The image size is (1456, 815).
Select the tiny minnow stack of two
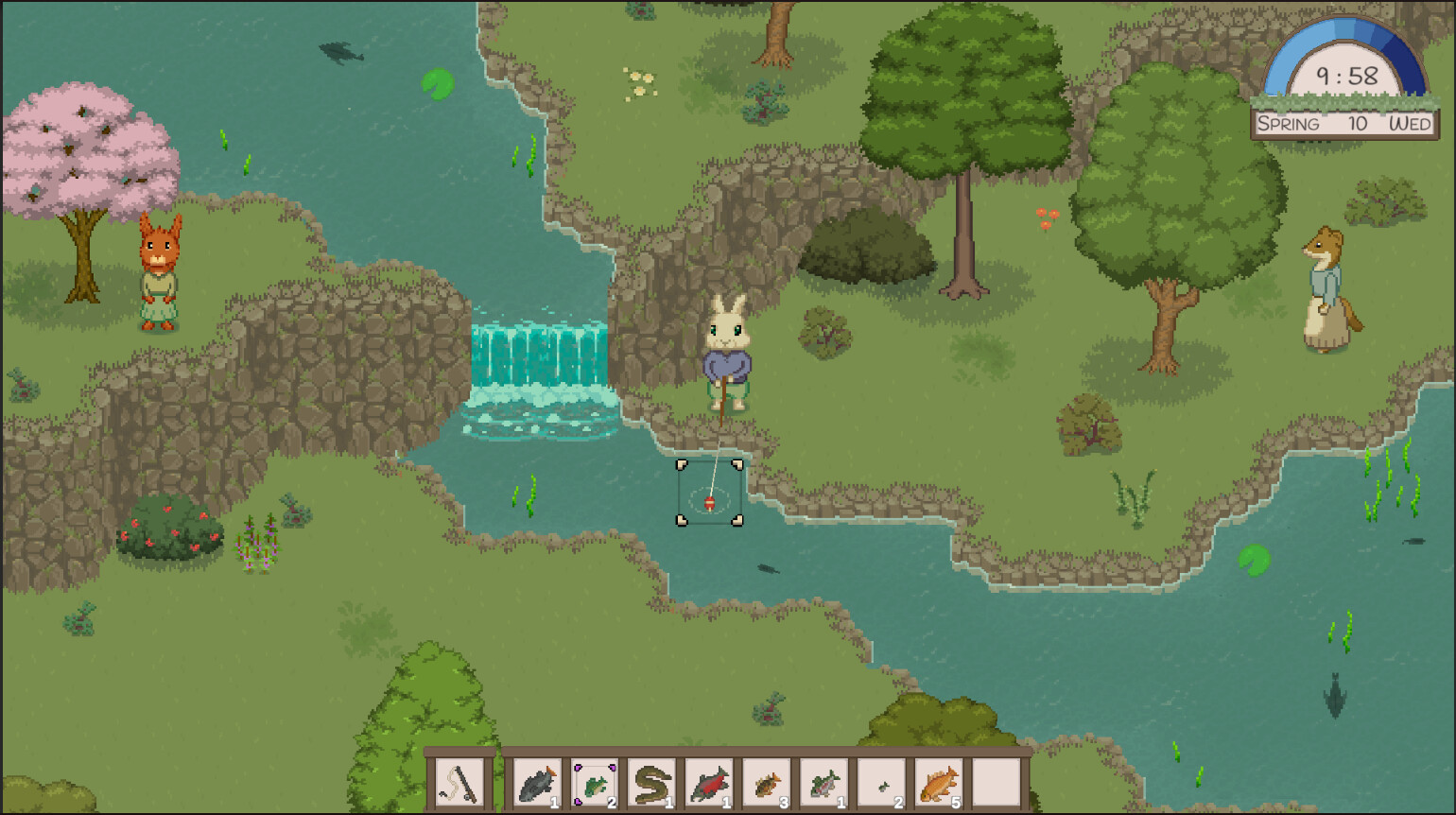click(882, 782)
